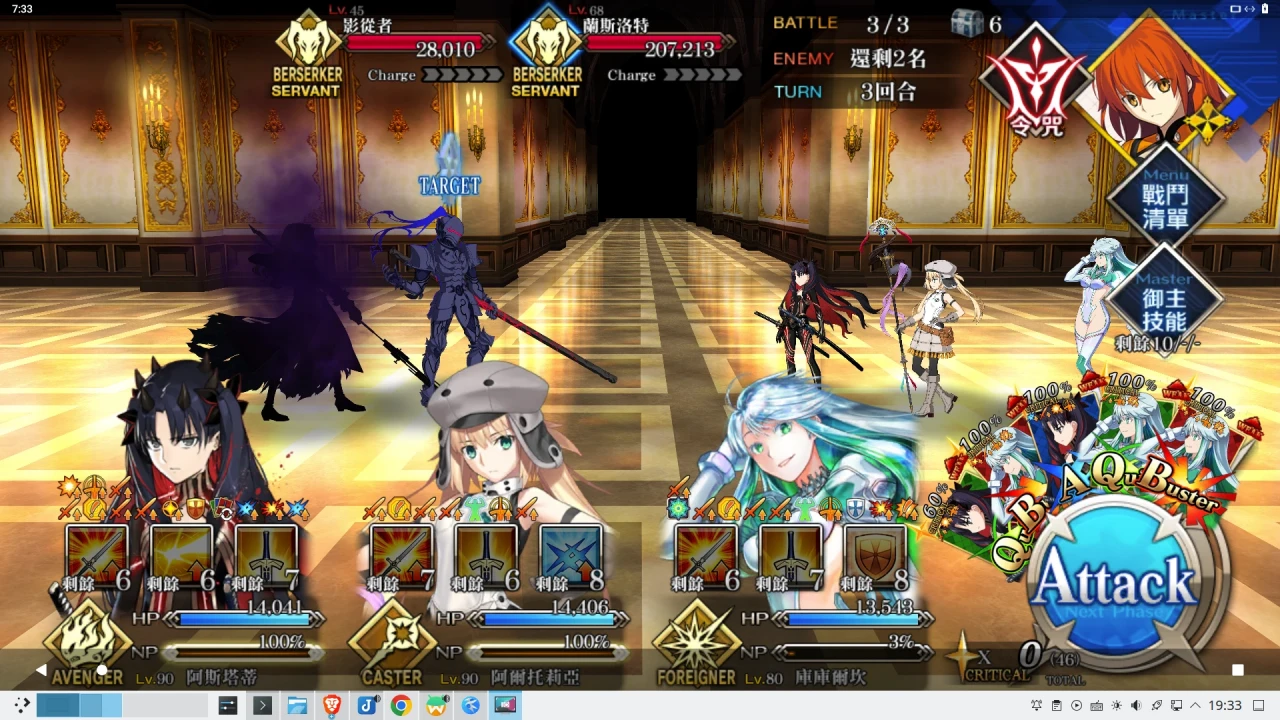Screen dimensions: 1280x720
Task: Launch Chrome from the taskbar
Action: (x=401, y=706)
